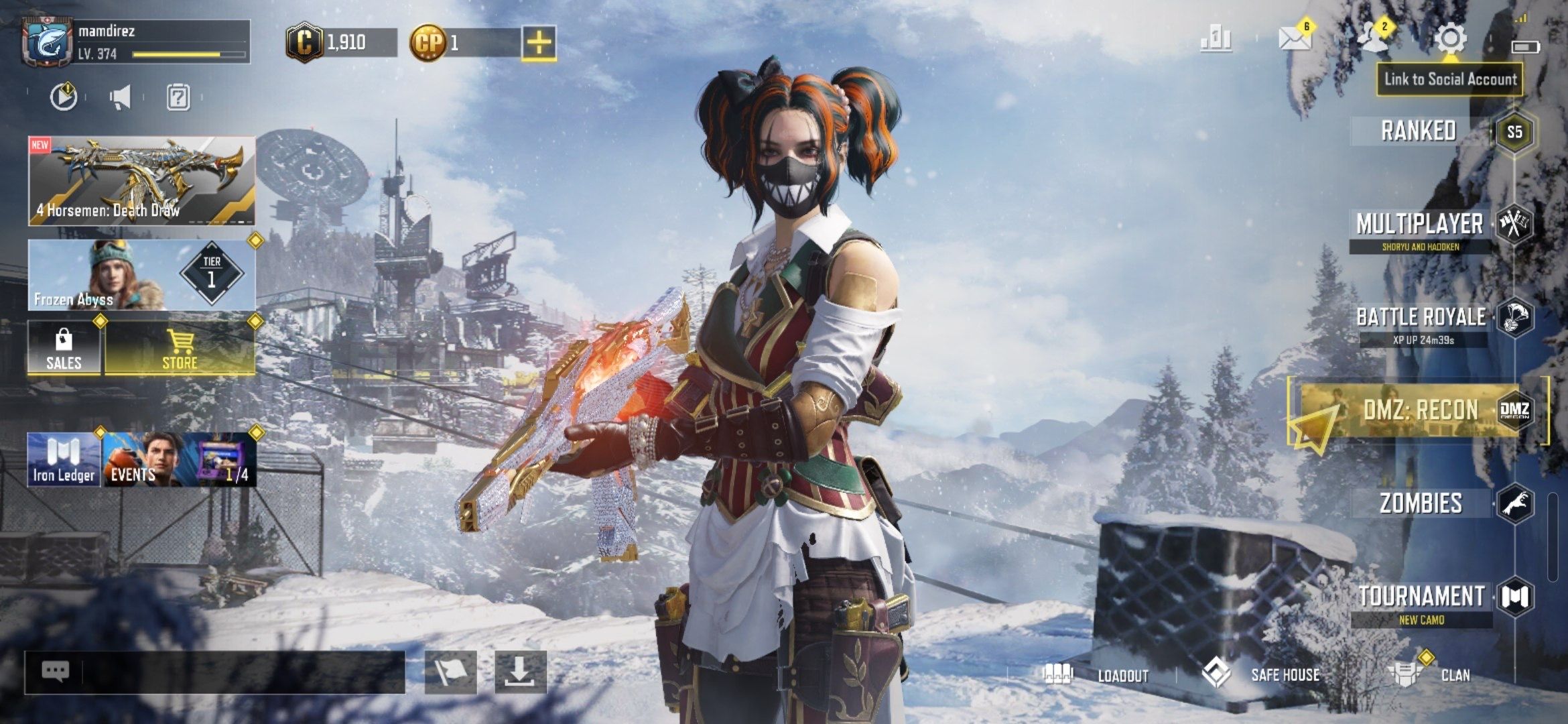Click the chat message box

pos(214,672)
